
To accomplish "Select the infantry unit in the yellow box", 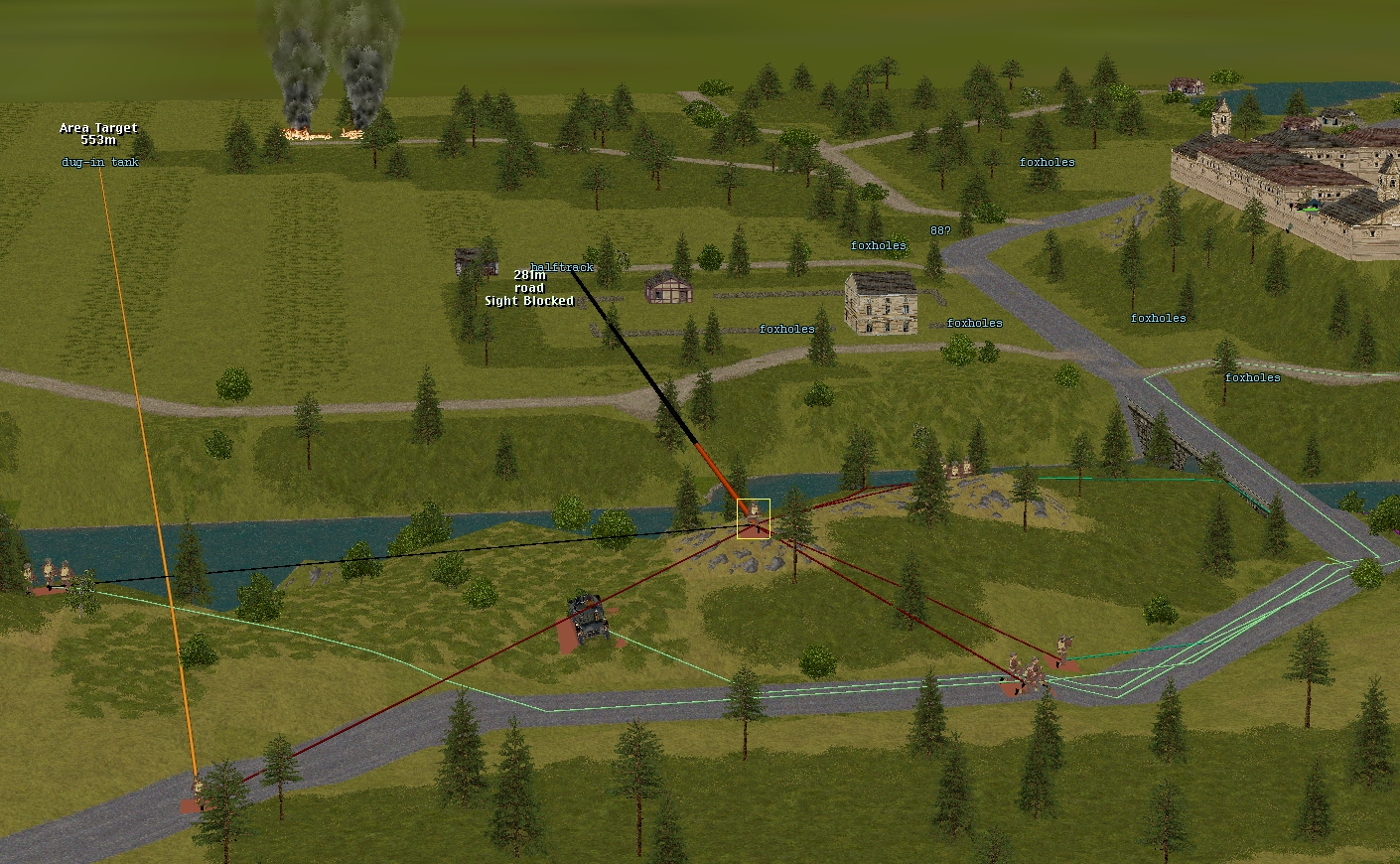I will [x=754, y=517].
